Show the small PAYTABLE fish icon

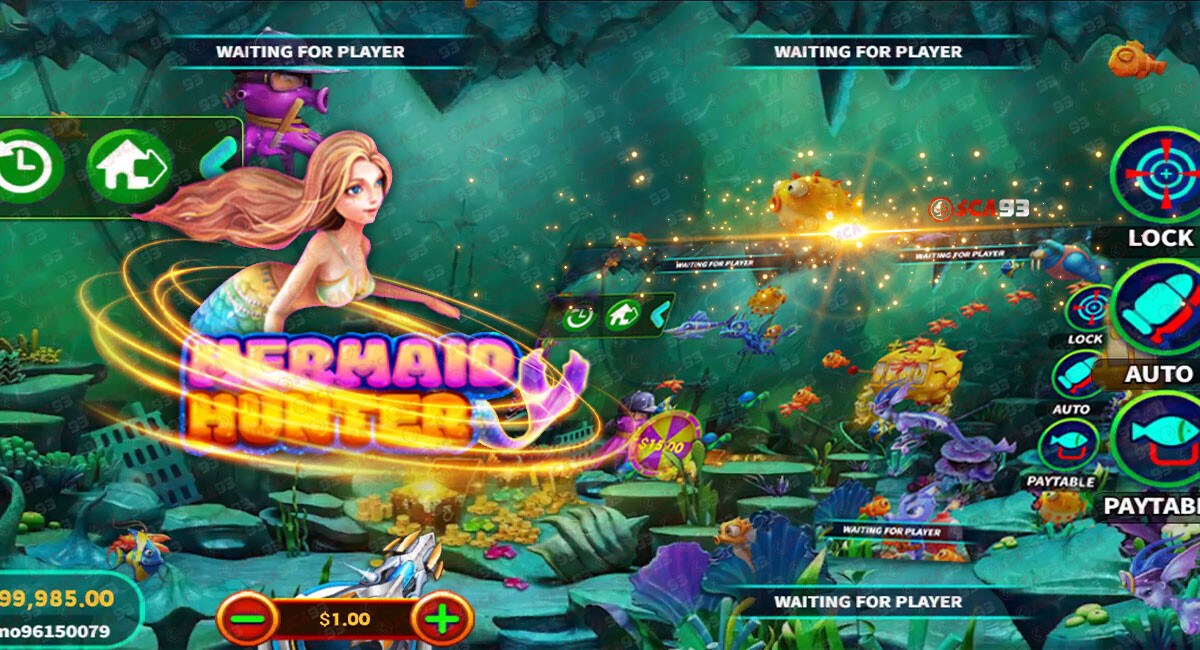pyautogui.click(x=1067, y=446)
